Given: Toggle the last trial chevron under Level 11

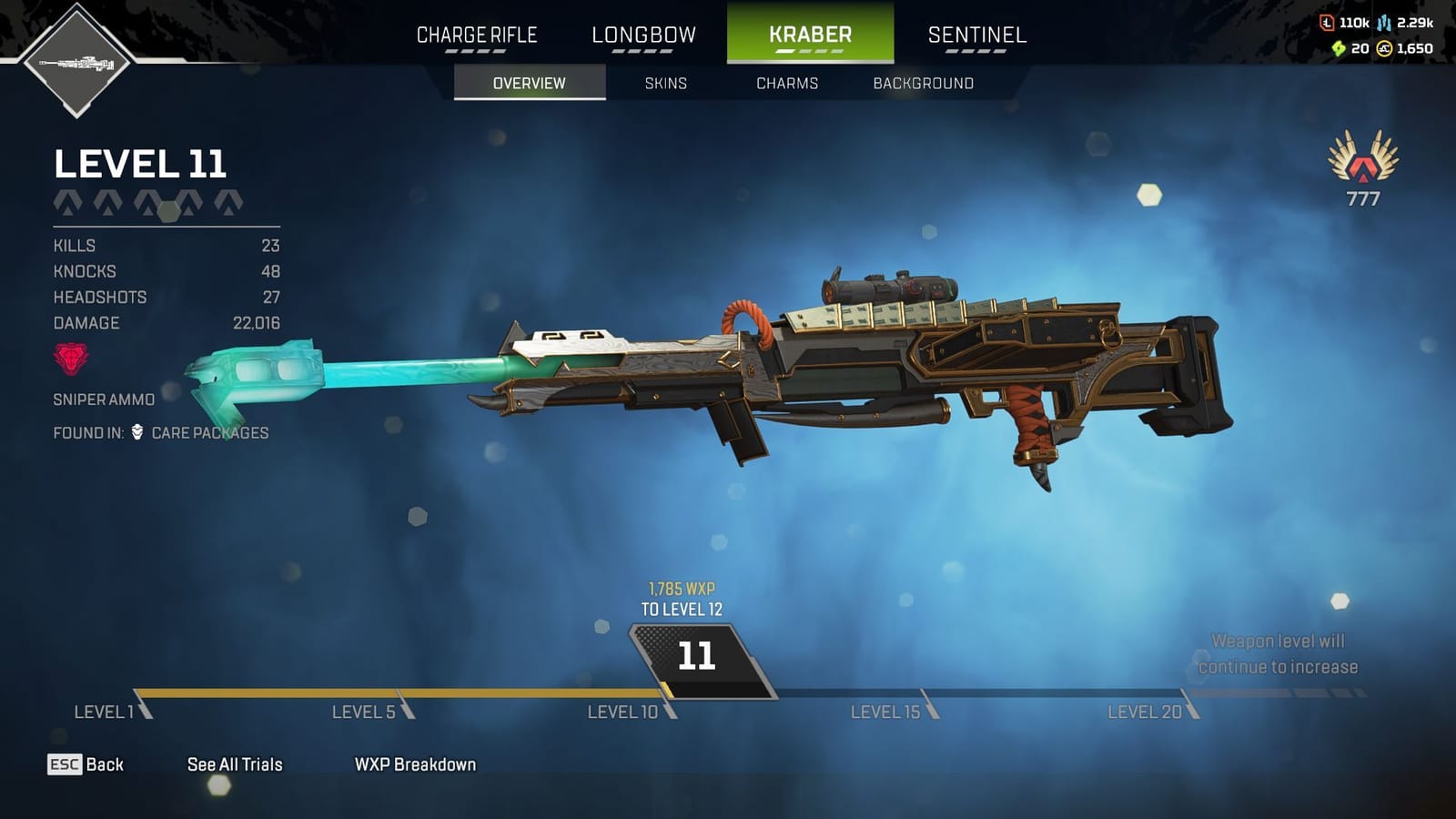Looking at the screenshot, I should [229, 204].
